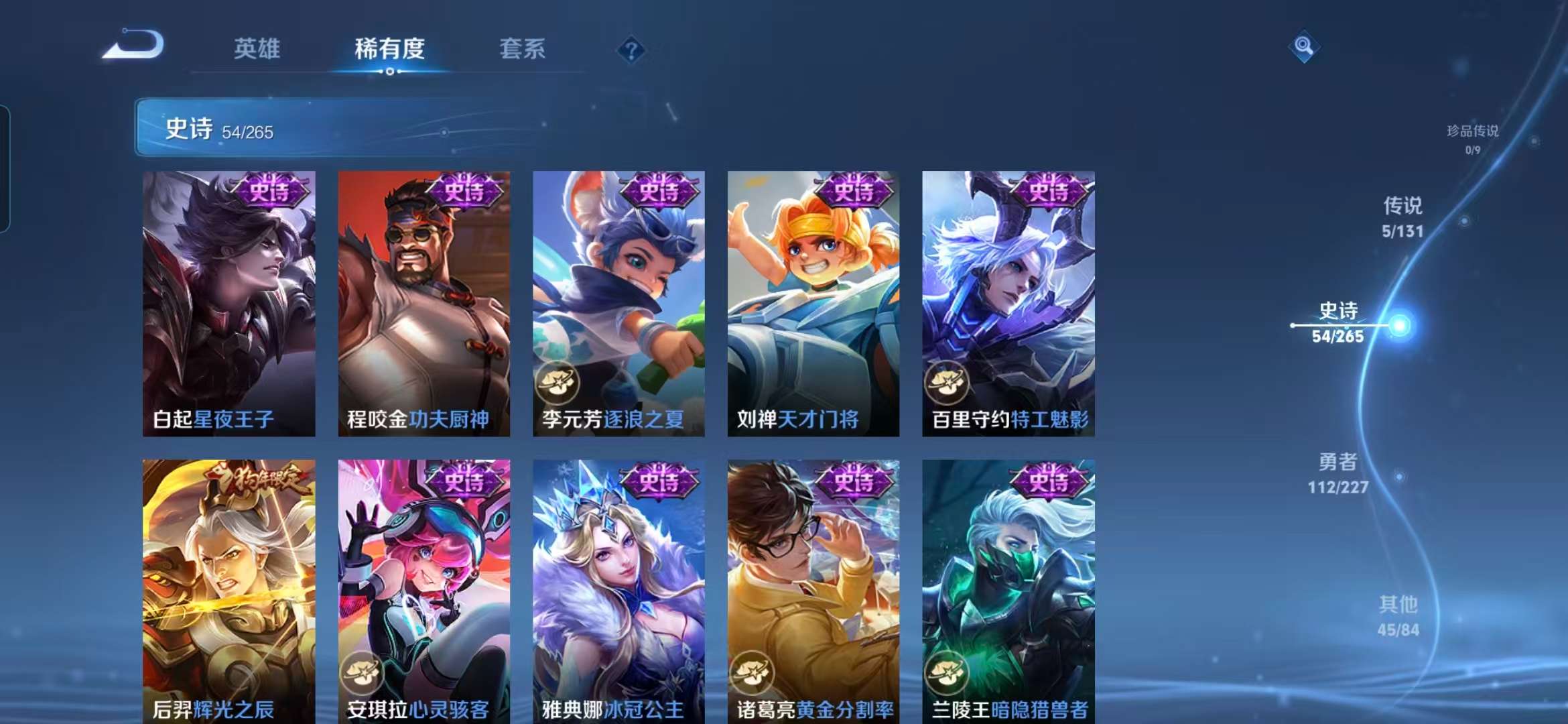The height and width of the screenshot is (724, 1568).
Task: Select the 史诗 rarity node
Action: click(1338, 323)
